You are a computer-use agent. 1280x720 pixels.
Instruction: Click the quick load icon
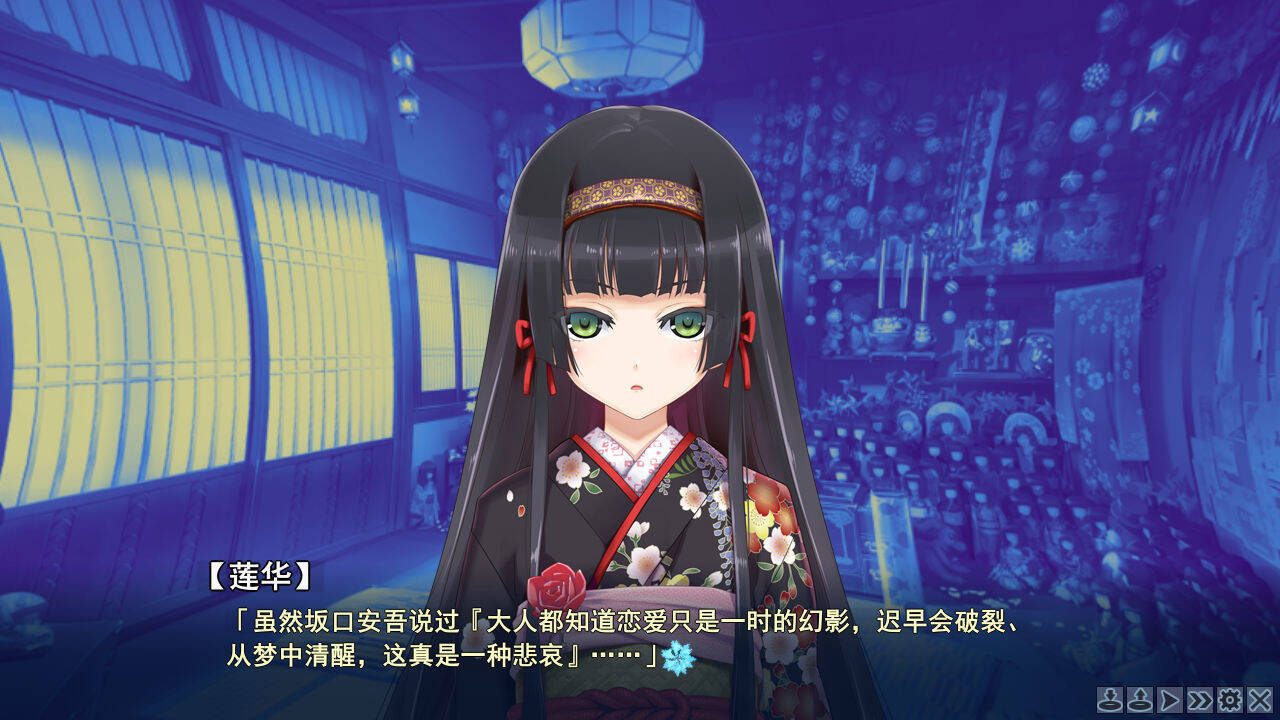1139,702
